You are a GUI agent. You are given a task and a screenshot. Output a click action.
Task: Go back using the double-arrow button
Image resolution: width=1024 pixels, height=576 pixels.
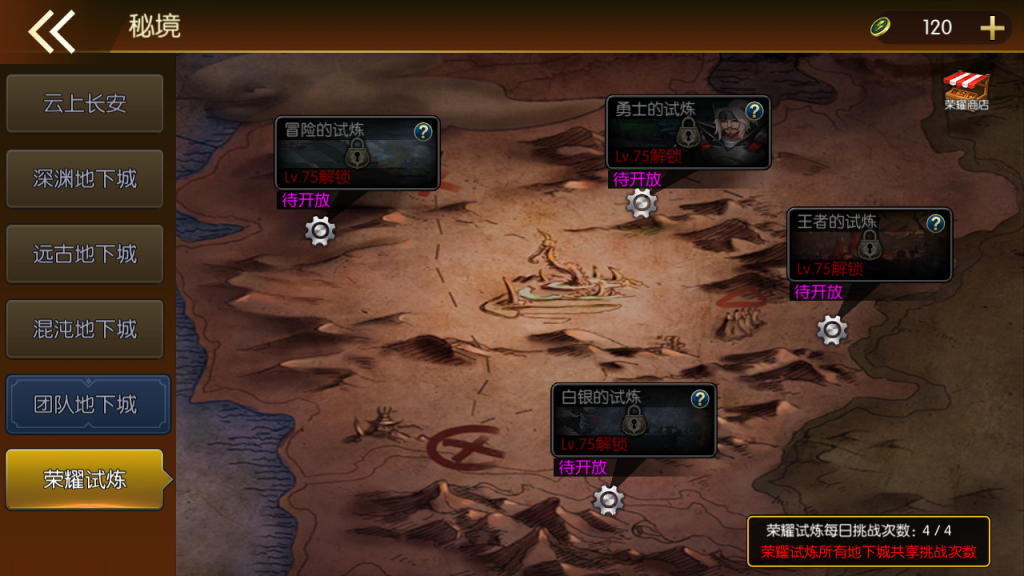pos(52,31)
